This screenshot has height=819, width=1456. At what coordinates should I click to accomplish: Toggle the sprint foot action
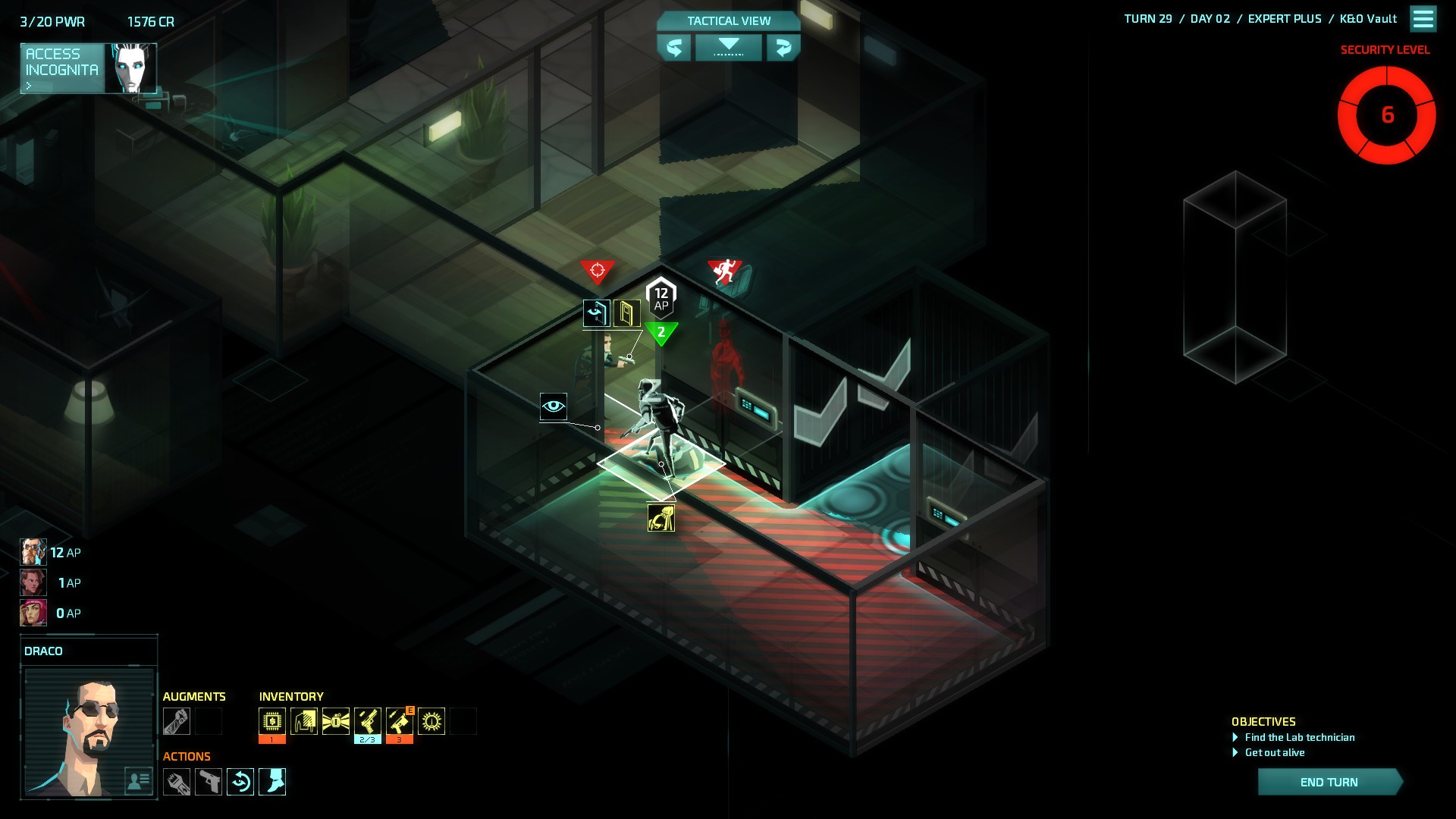(x=272, y=782)
